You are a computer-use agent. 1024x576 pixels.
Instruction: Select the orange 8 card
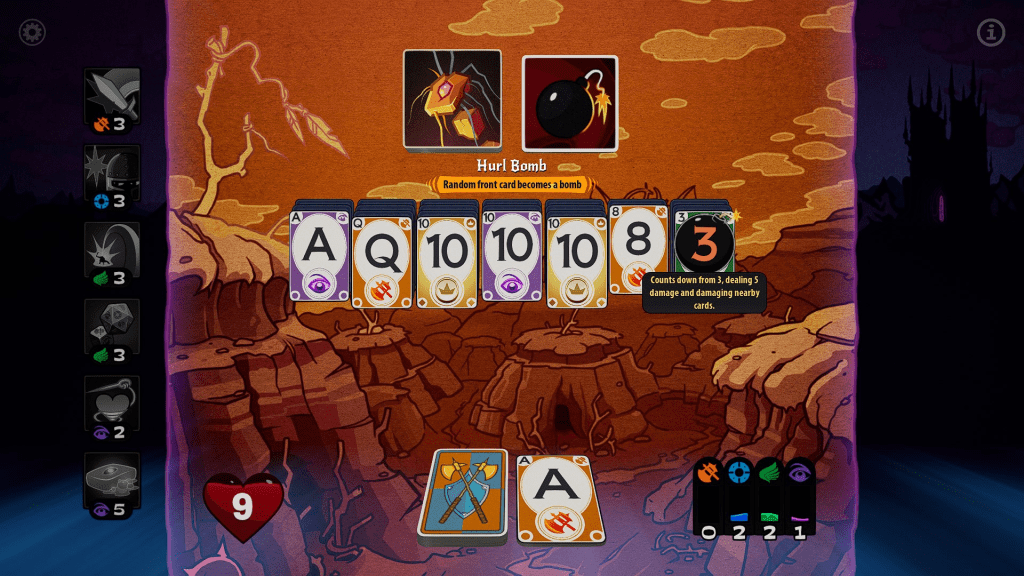tap(638, 250)
